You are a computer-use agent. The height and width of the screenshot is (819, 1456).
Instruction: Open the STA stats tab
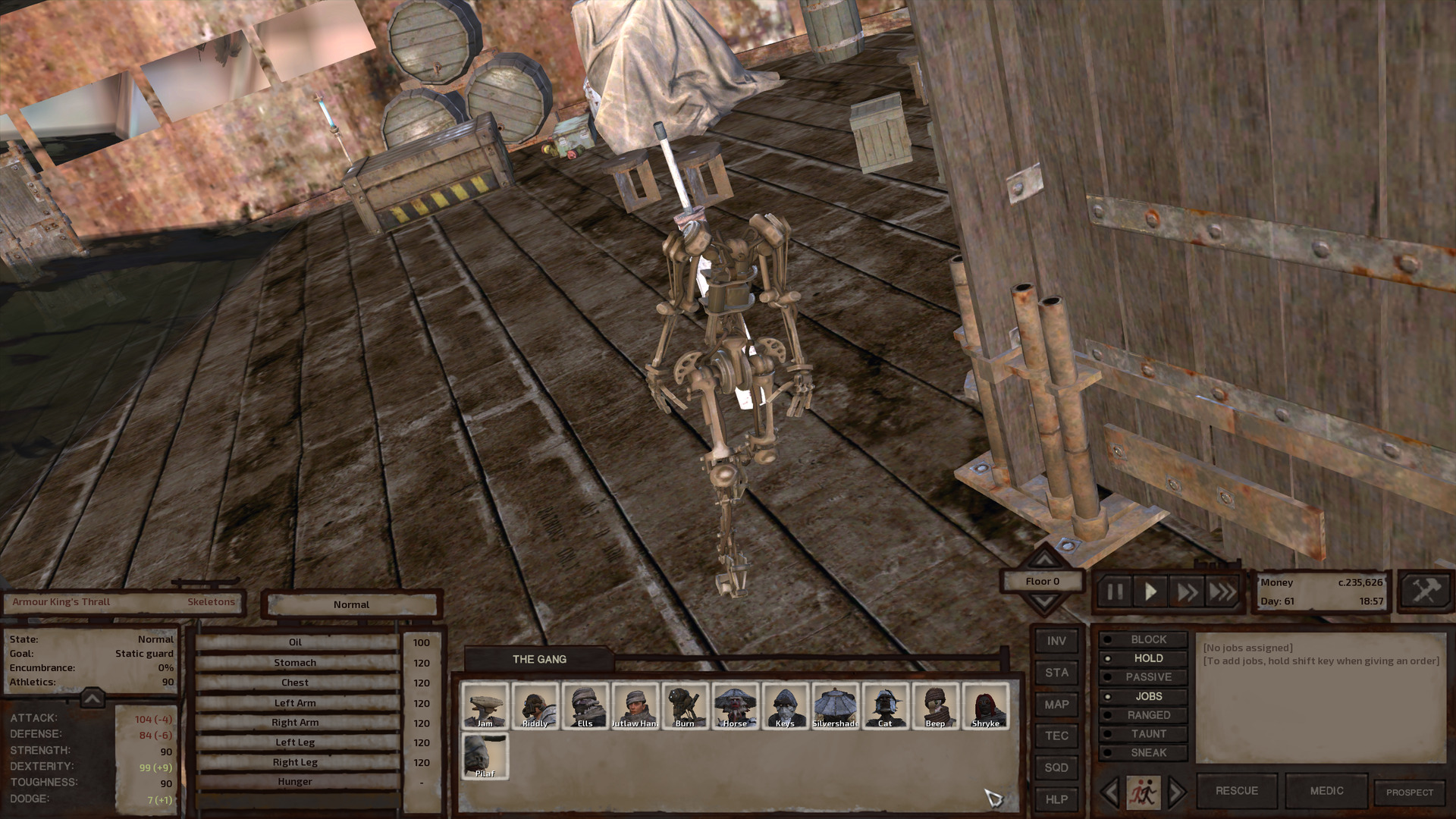pyautogui.click(x=1056, y=673)
